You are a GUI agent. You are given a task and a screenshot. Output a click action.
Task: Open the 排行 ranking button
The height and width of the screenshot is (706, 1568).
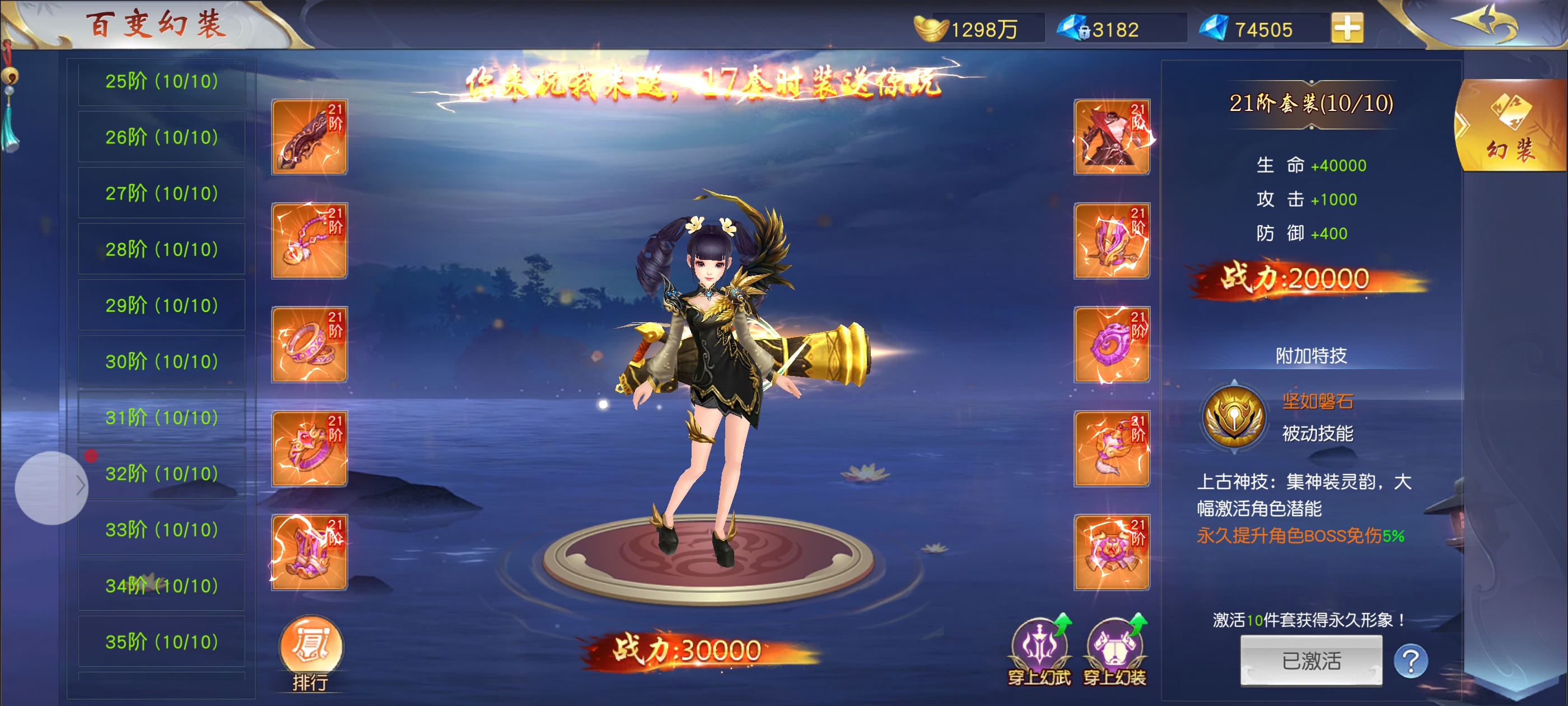pos(310,653)
